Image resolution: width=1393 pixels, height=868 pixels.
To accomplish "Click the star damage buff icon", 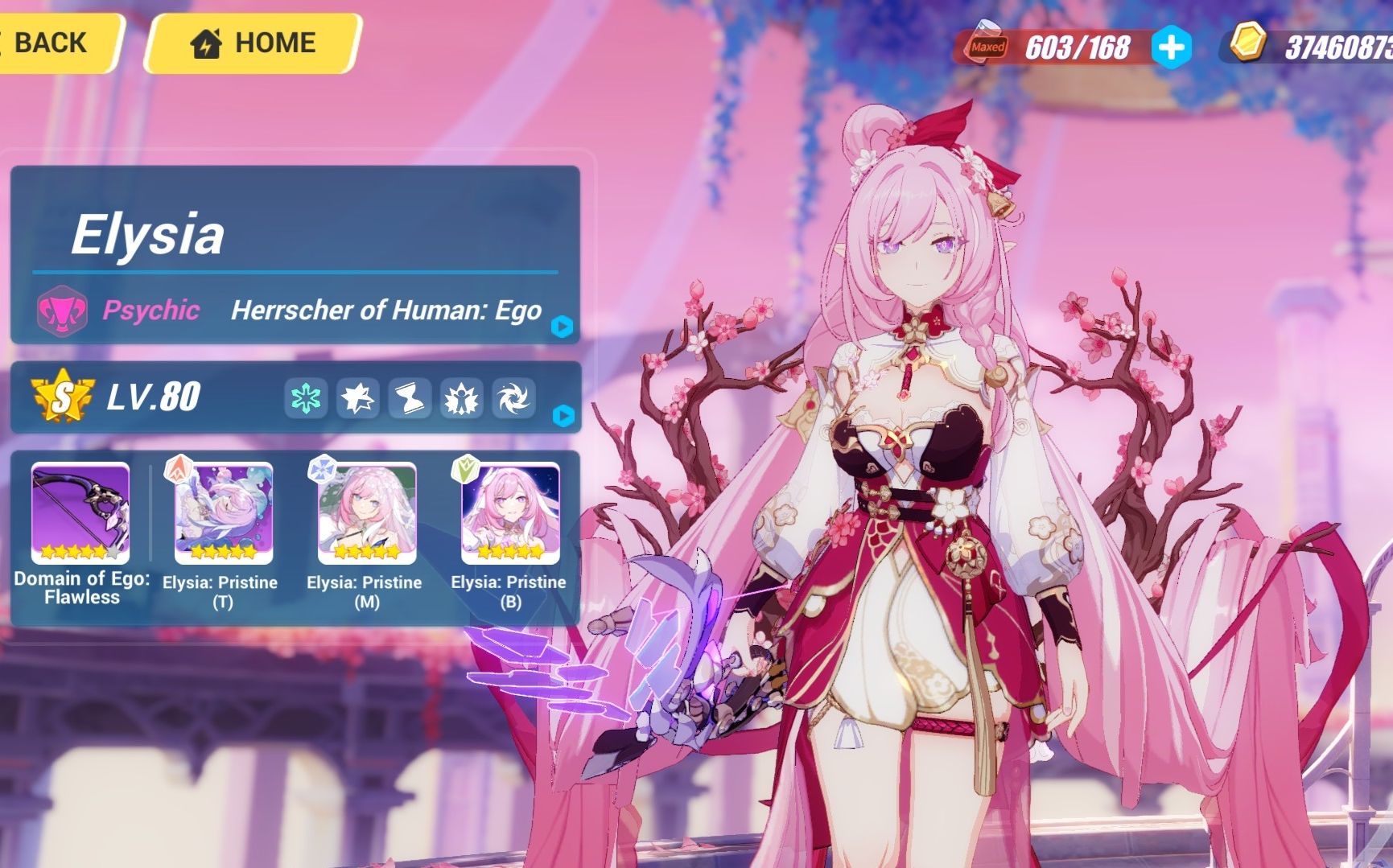I will (357, 399).
